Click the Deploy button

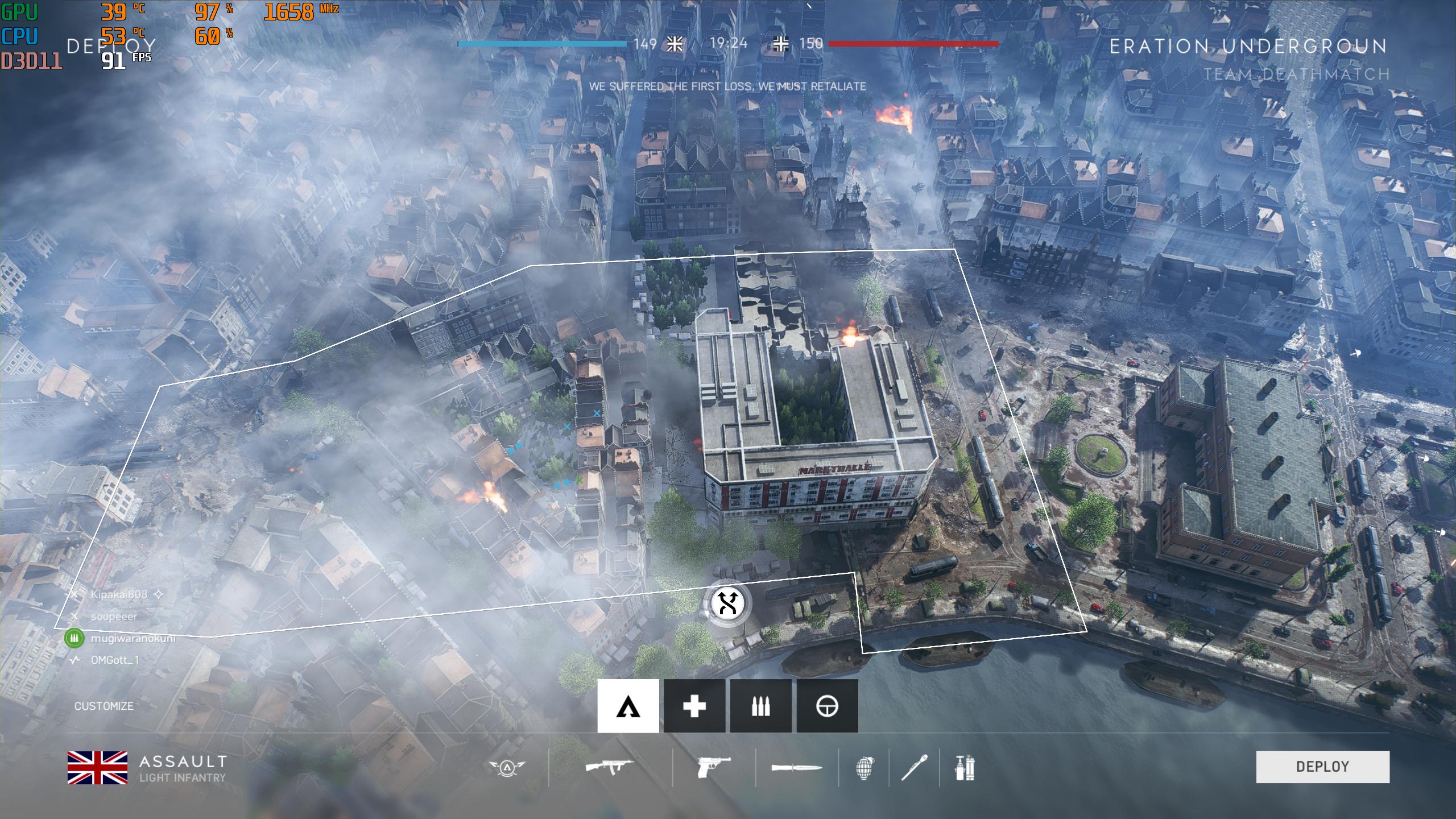pos(1322,767)
